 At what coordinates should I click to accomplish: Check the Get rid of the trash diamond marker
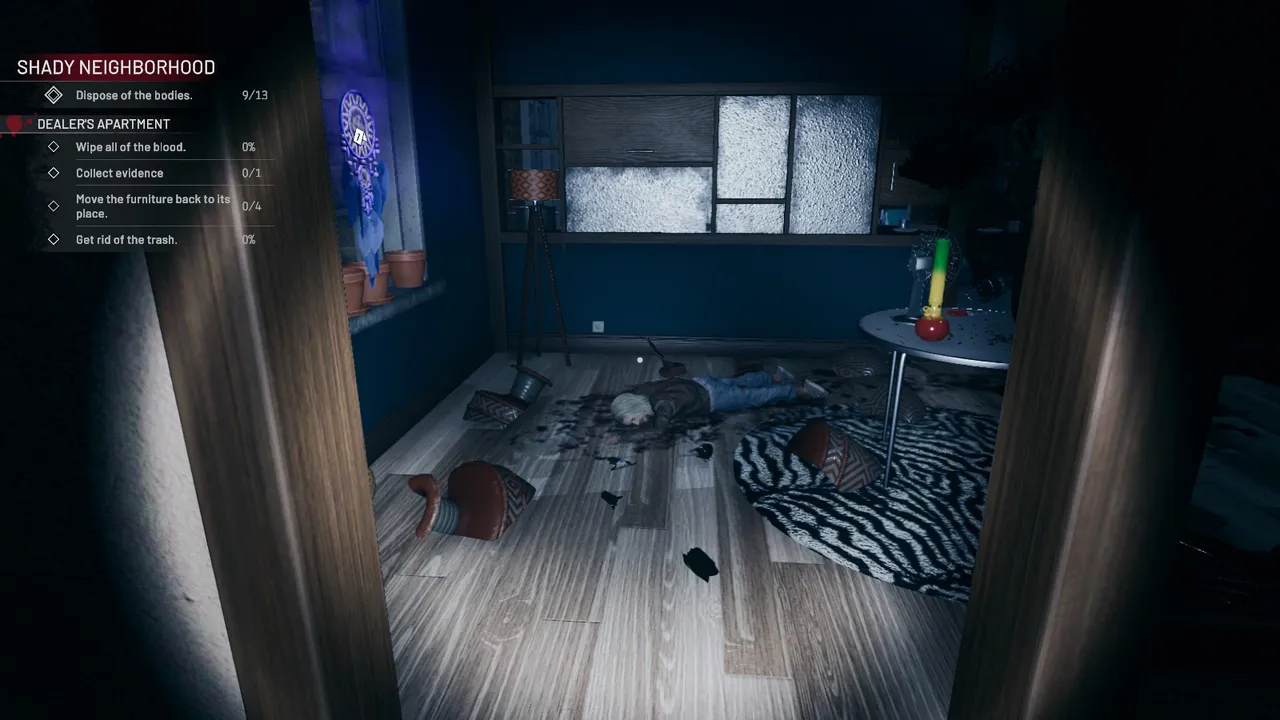[55, 239]
